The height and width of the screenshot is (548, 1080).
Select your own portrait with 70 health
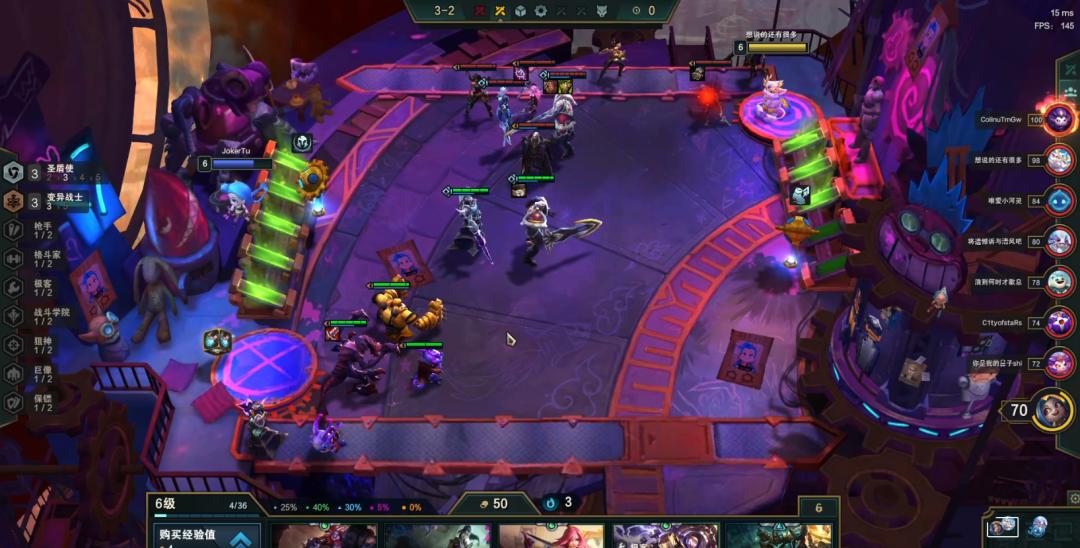point(1052,410)
